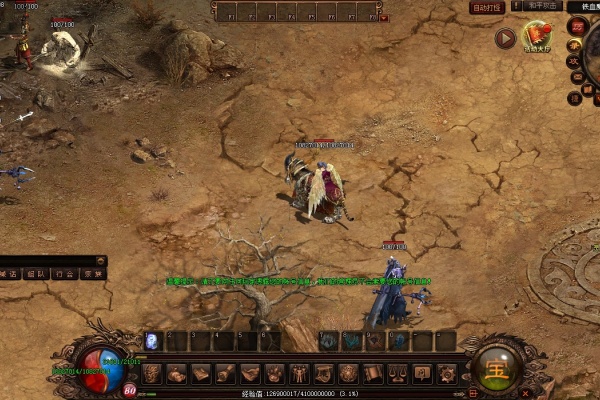Click the round play arrow button
600x400 pixels.
505,39
